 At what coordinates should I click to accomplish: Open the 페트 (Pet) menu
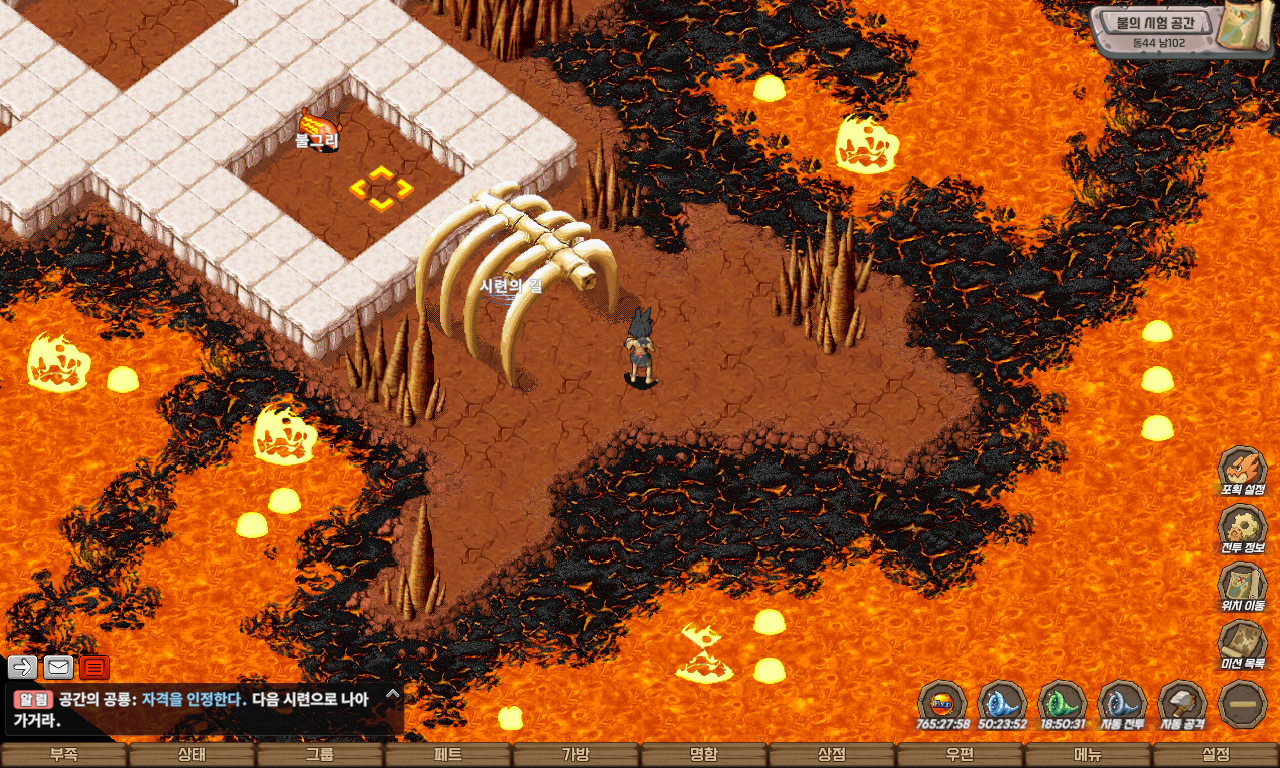tap(448, 756)
